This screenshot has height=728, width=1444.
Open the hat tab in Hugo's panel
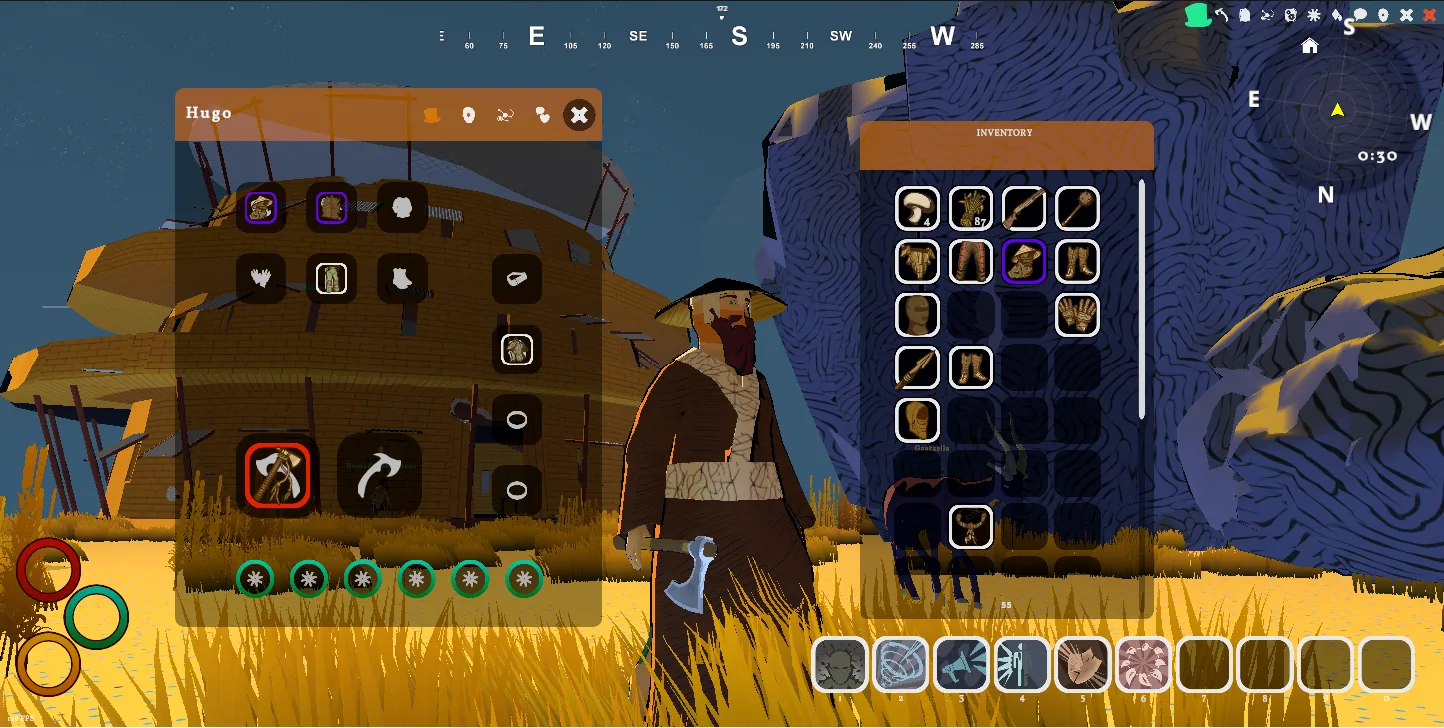coord(431,115)
